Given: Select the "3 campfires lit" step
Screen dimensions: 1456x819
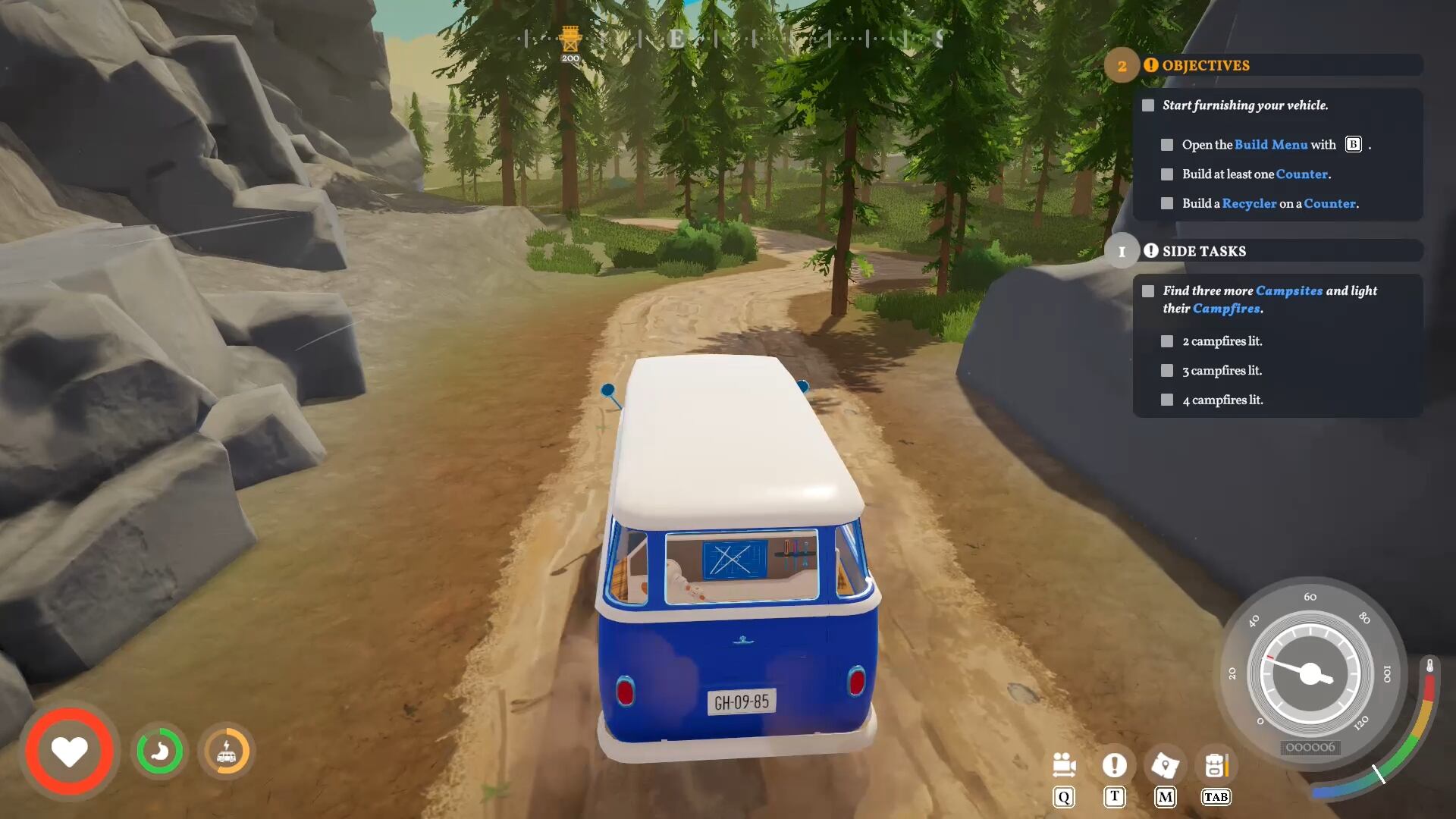Looking at the screenshot, I should click(1222, 371).
